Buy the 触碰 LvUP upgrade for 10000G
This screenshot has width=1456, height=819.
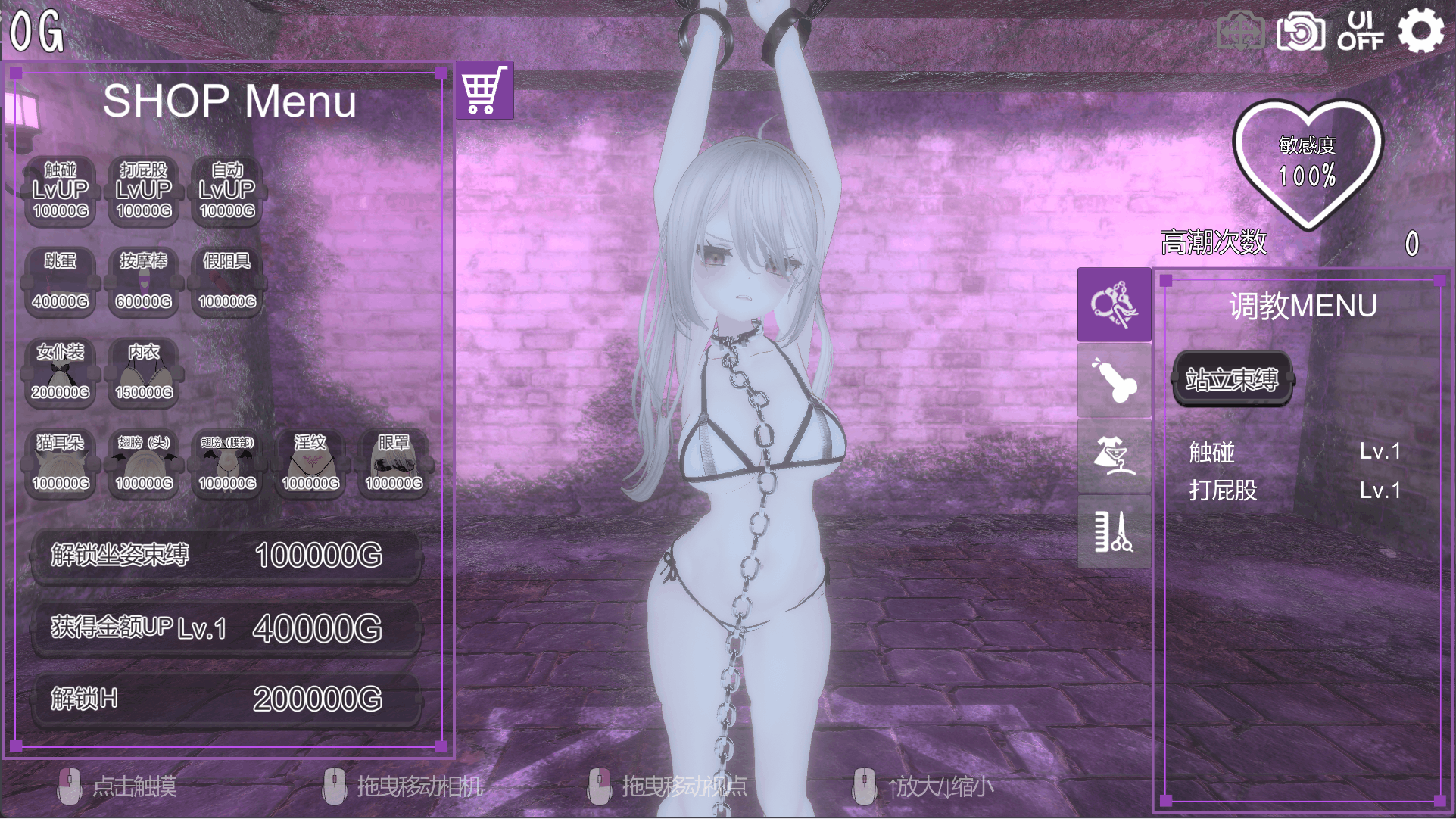point(61,191)
